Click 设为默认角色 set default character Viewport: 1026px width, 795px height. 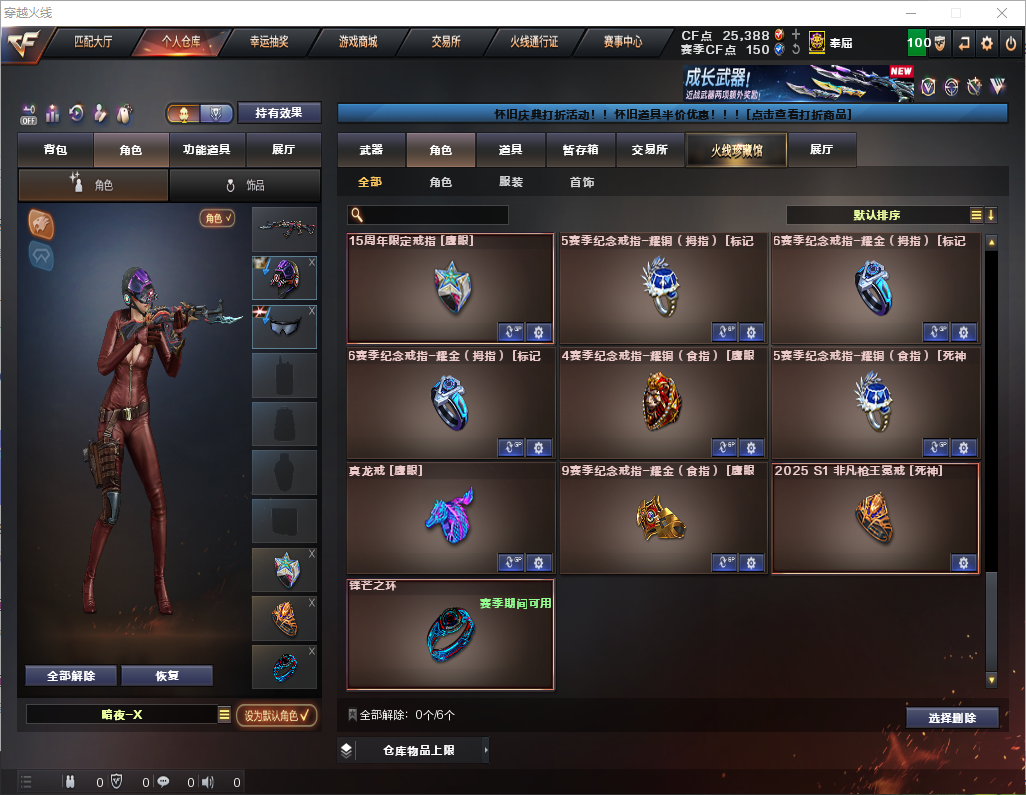pos(277,715)
